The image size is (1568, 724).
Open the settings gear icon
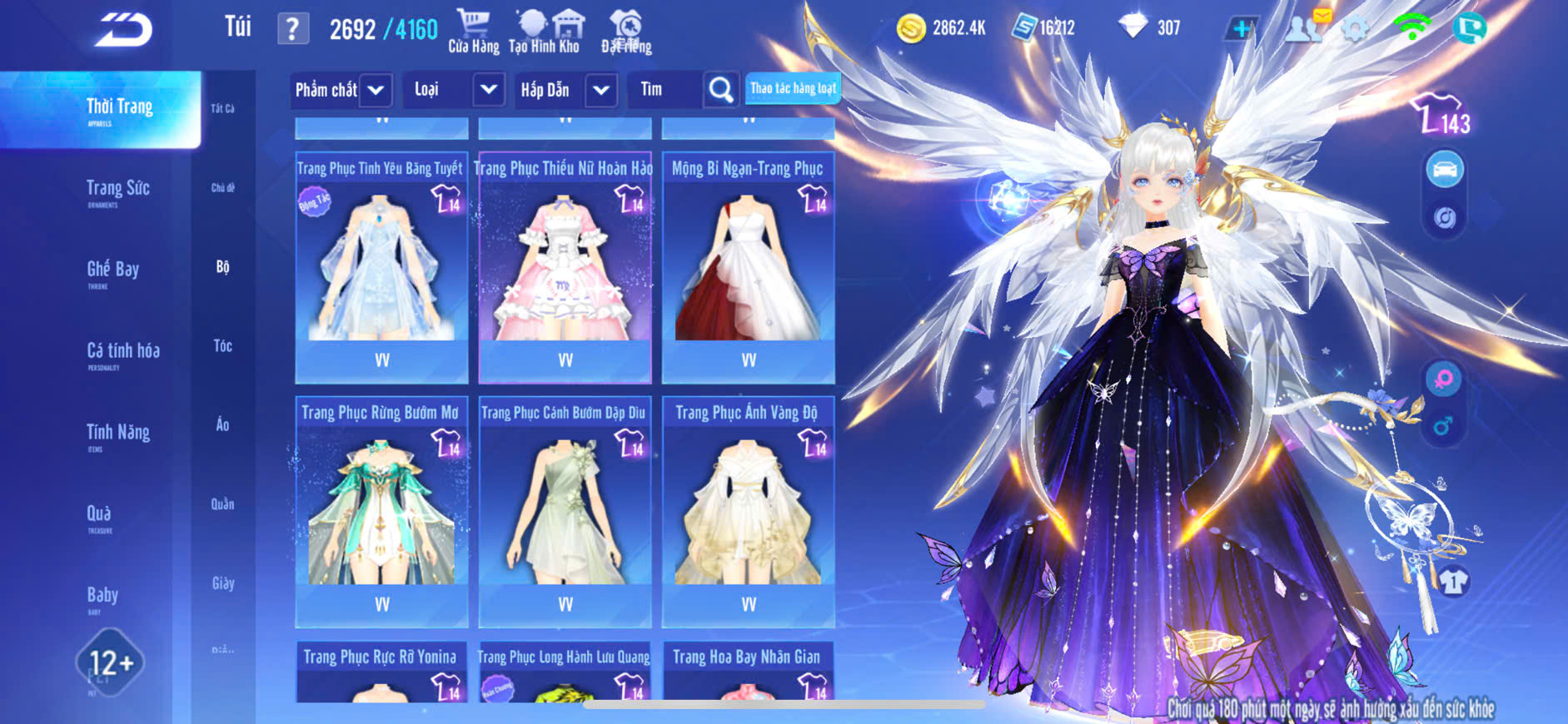point(1355,29)
